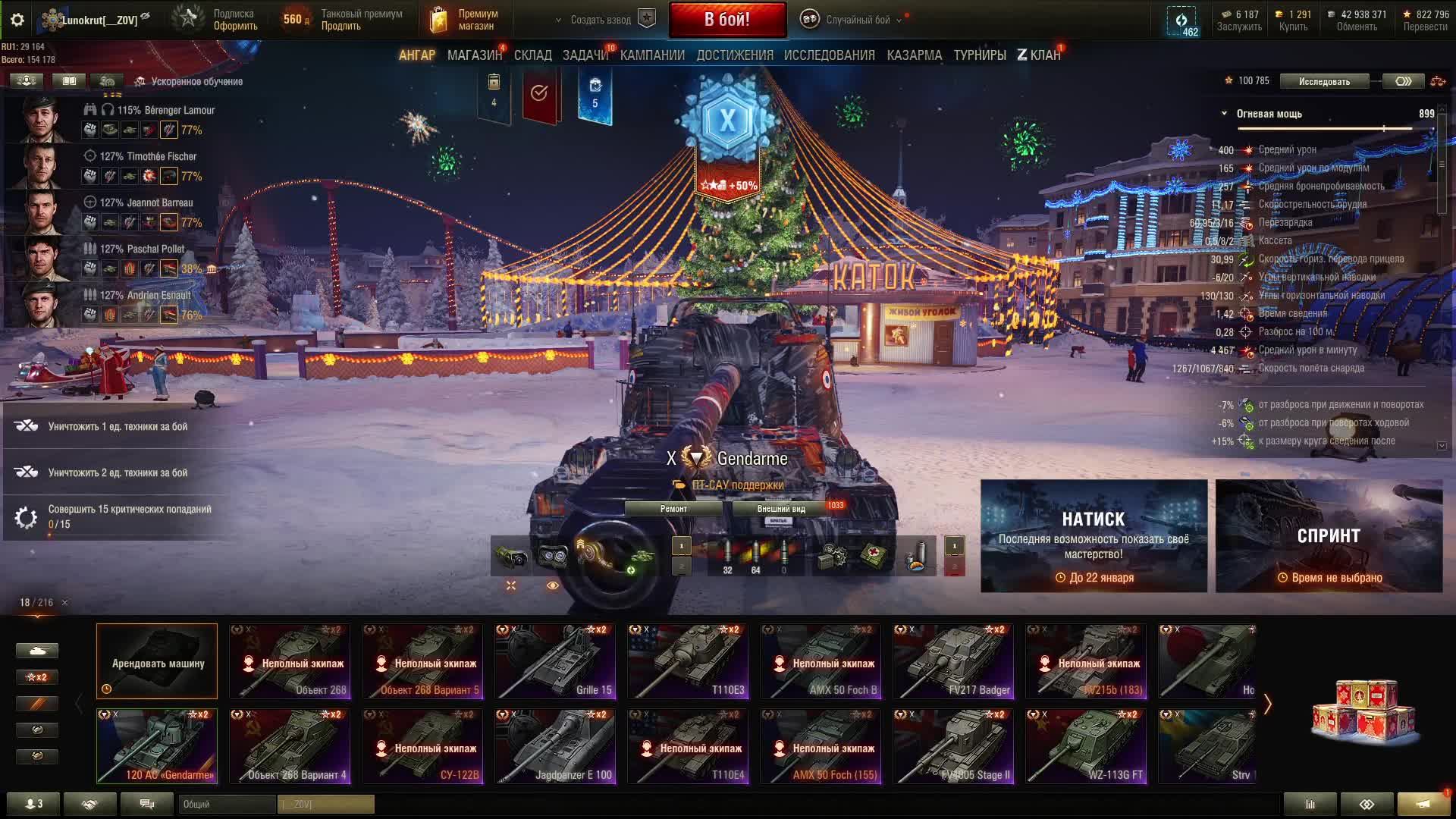Screen dimensions: 1456x819
Task: Click the Исследовать button
Action: (x=1324, y=81)
